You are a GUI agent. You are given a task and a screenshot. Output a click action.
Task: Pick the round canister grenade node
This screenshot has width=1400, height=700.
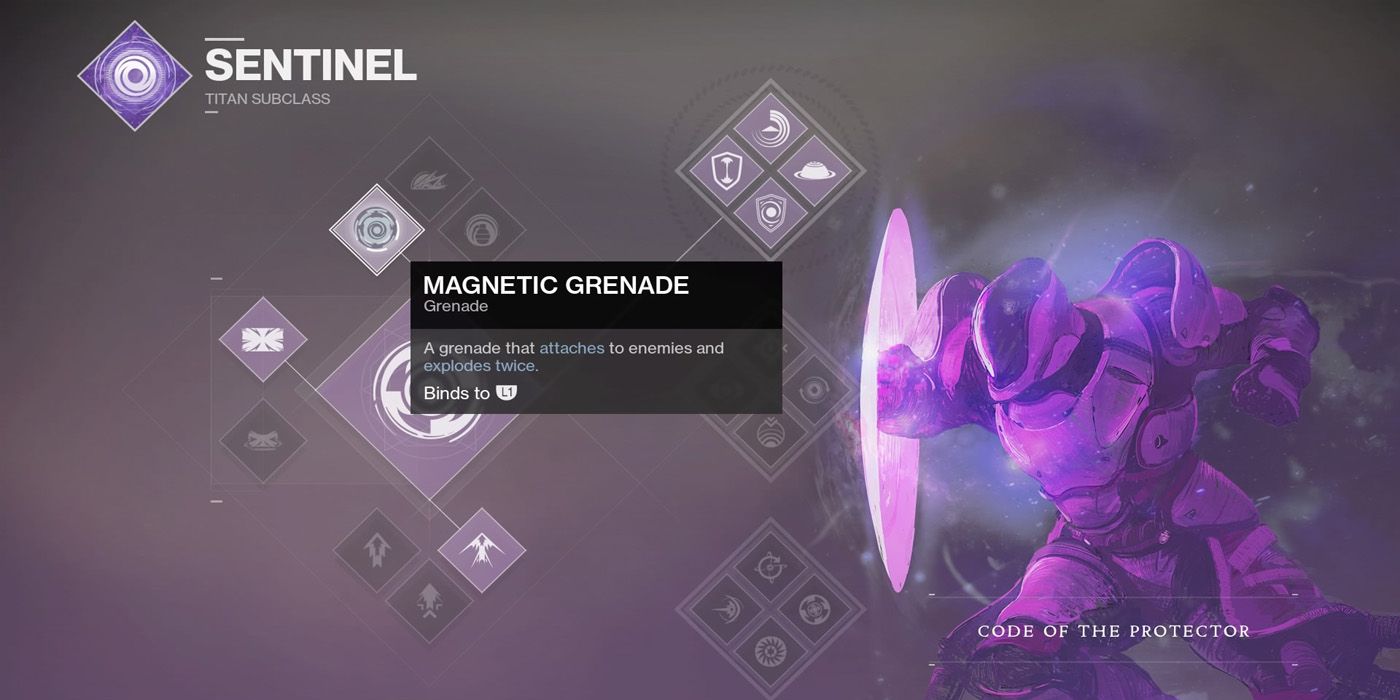coord(481,231)
